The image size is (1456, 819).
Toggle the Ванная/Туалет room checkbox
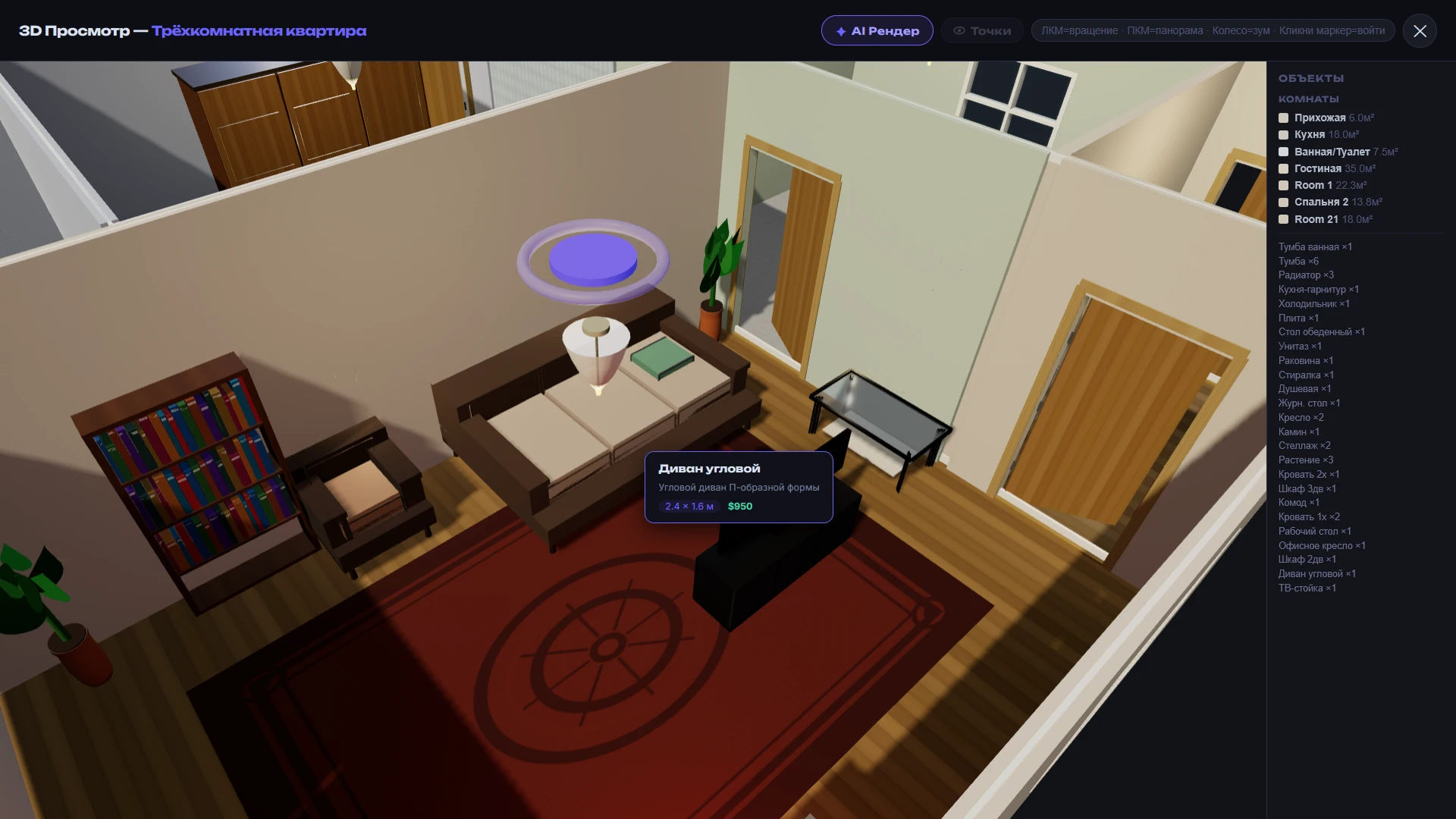pyautogui.click(x=1283, y=152)
